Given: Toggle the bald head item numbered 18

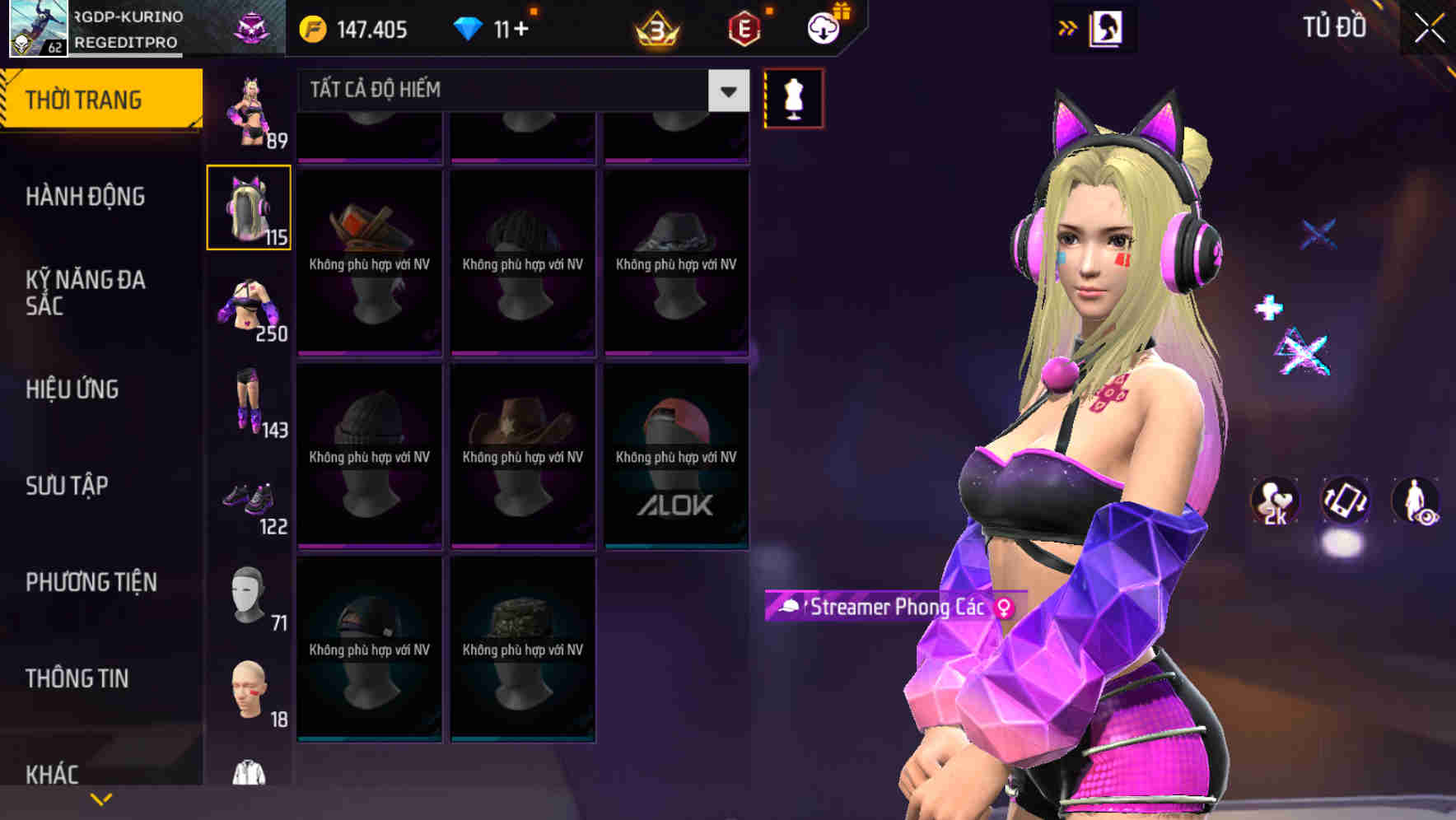Looking at the screenshot, I should click(248, 690).
